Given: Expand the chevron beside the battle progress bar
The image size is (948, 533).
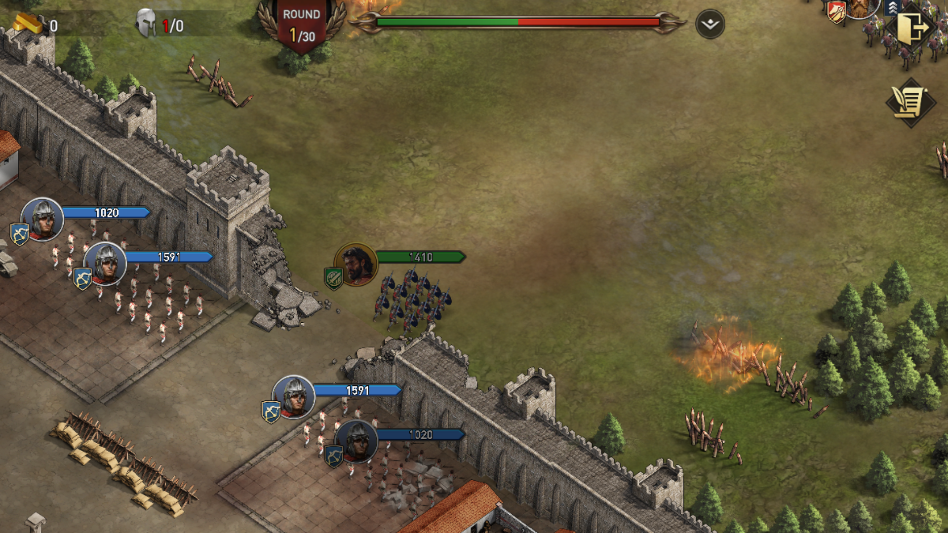Looking at the screenshot, I should 710,24.
